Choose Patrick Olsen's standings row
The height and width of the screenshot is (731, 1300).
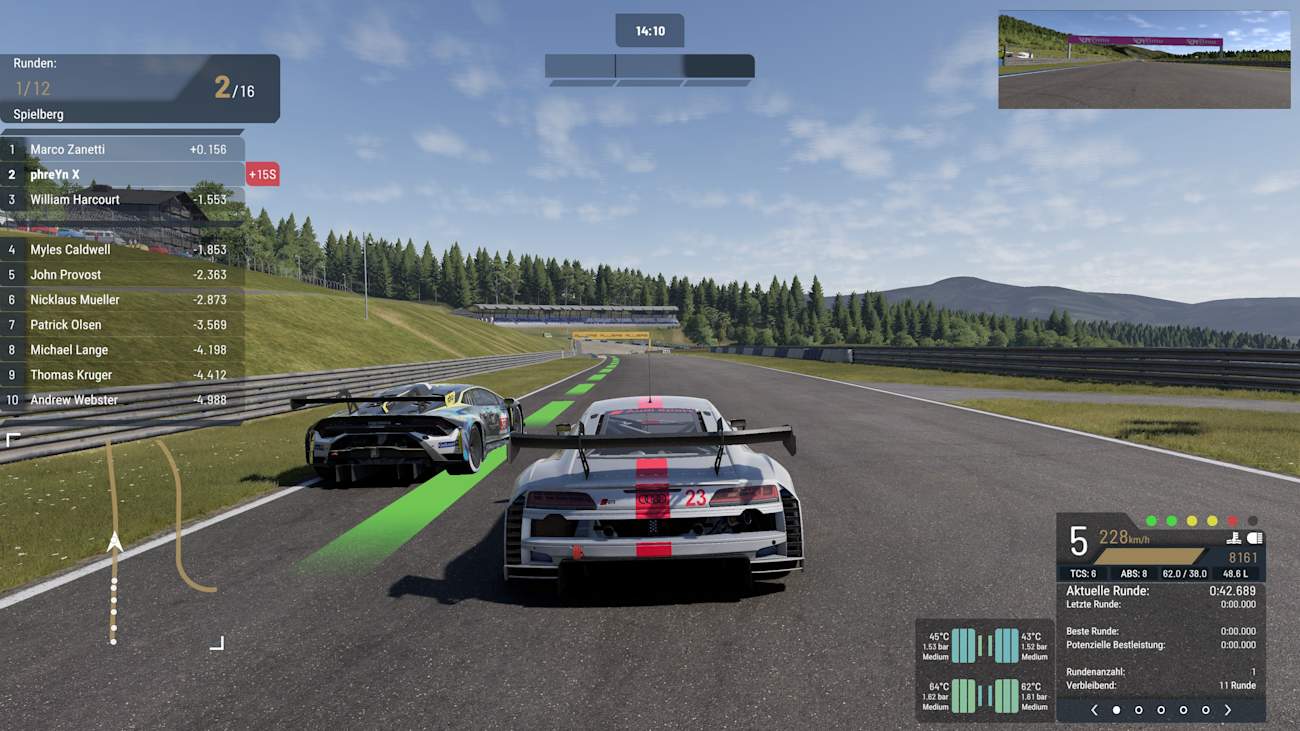click(x=122, y=325)
